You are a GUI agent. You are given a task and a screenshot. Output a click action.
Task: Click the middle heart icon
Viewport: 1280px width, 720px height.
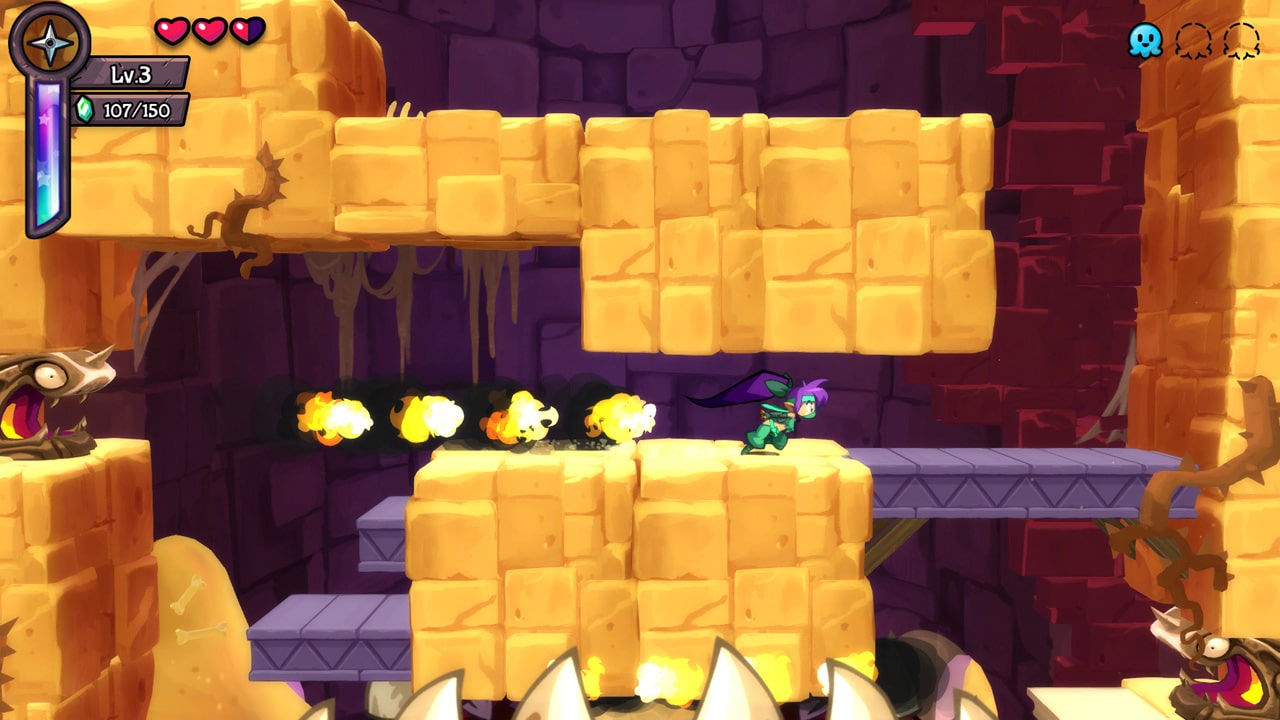[209, 30]
